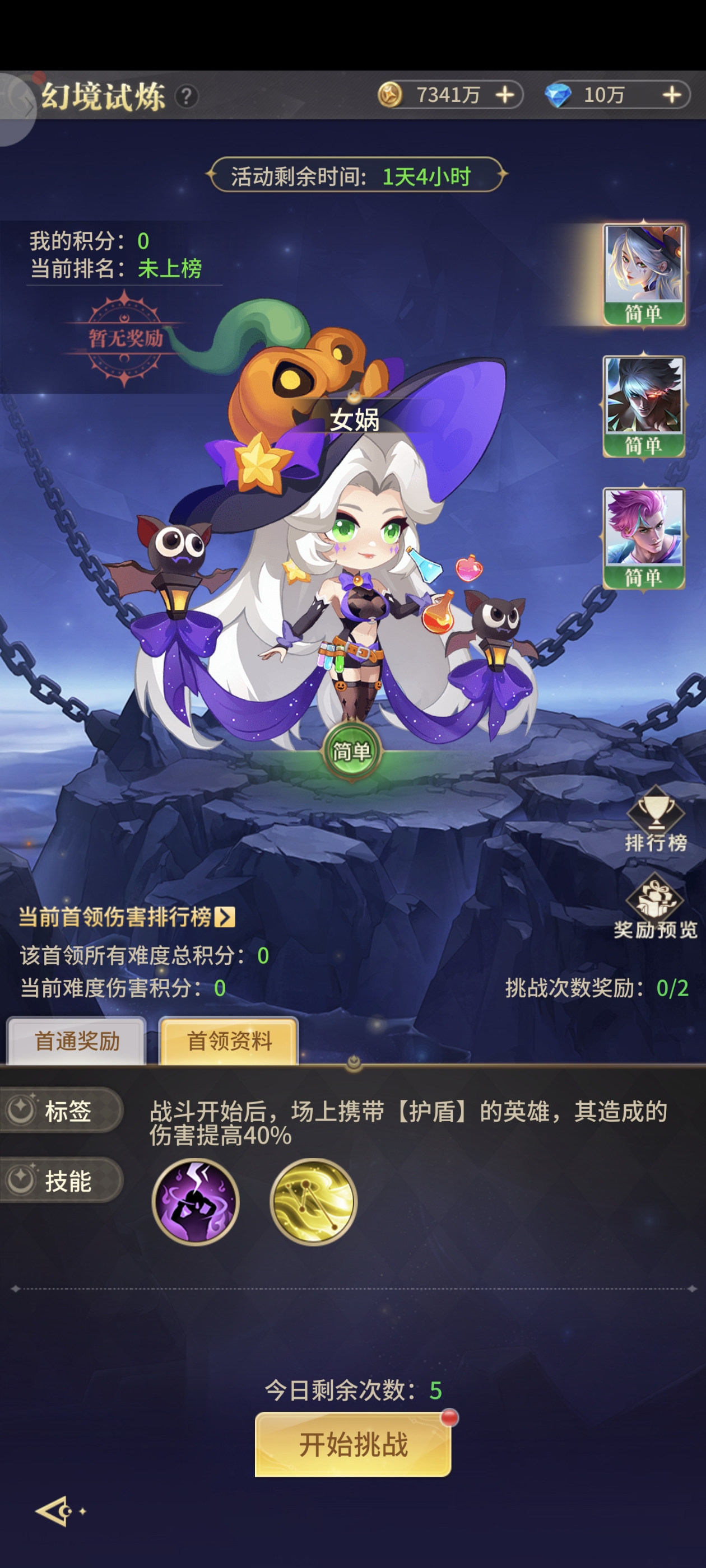
Task: View the purple lightning fist skill
Action: point(195,1202)
